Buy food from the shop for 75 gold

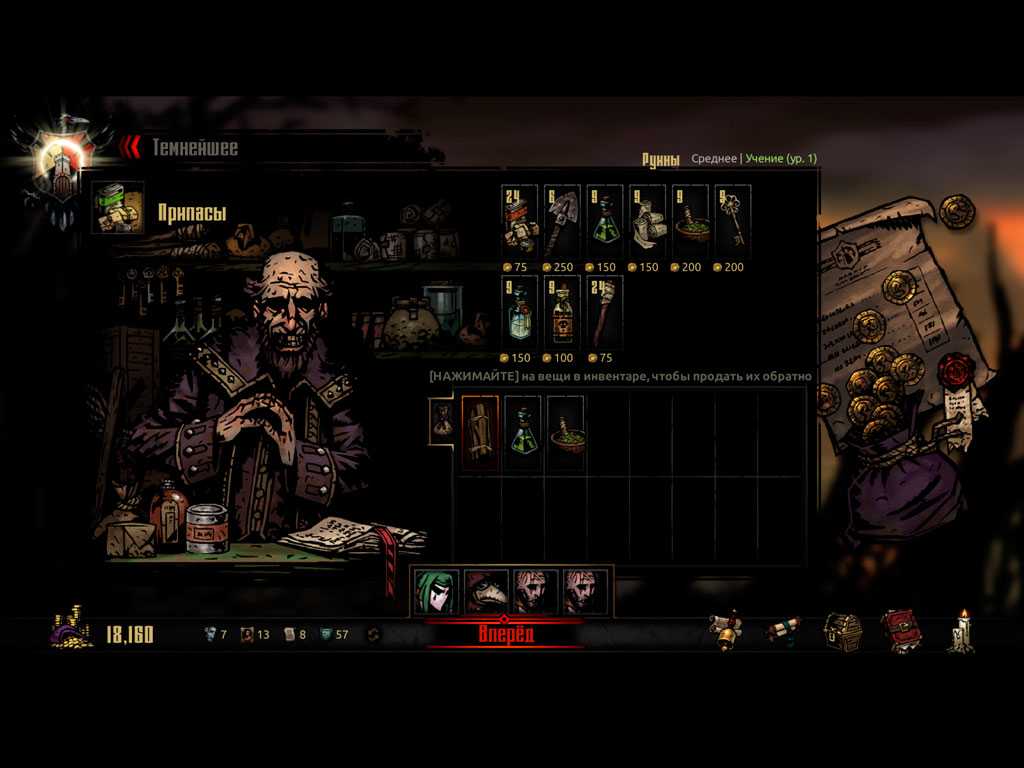[520, 220]
